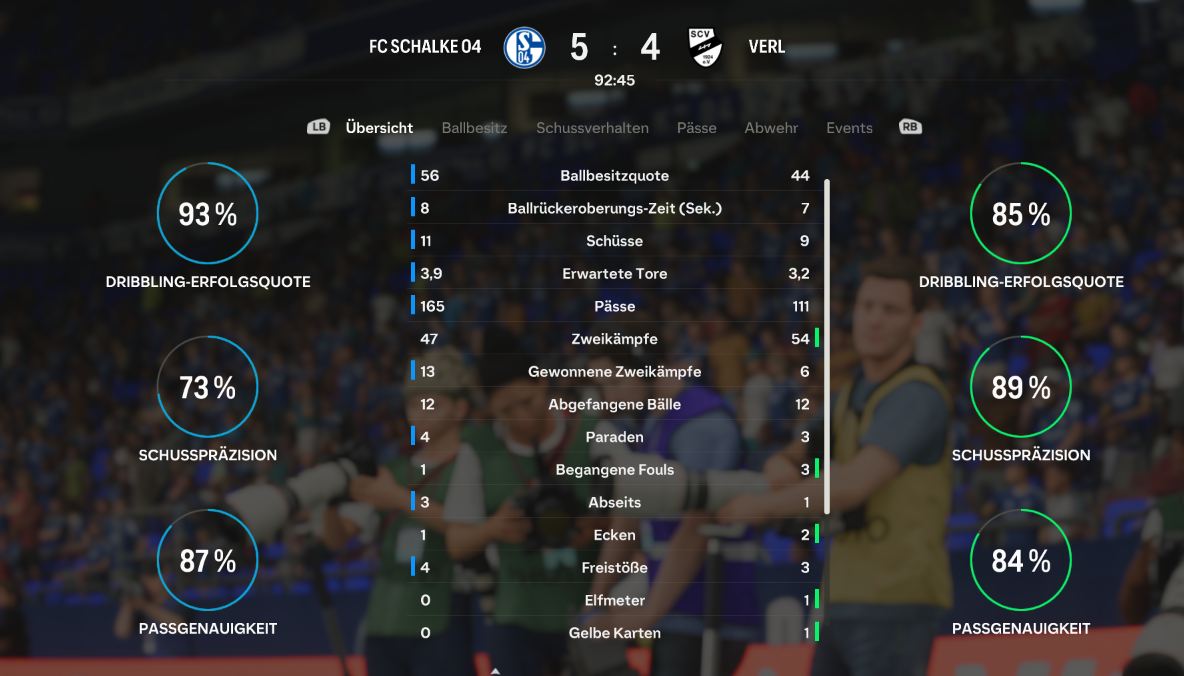Select the Übersicht tab
1184x676 pixels.
(379, 128)
